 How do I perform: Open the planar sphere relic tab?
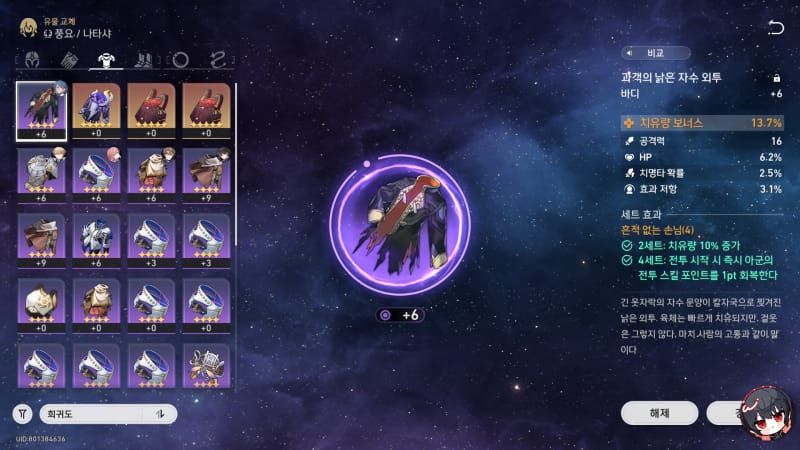click(180, 60)
